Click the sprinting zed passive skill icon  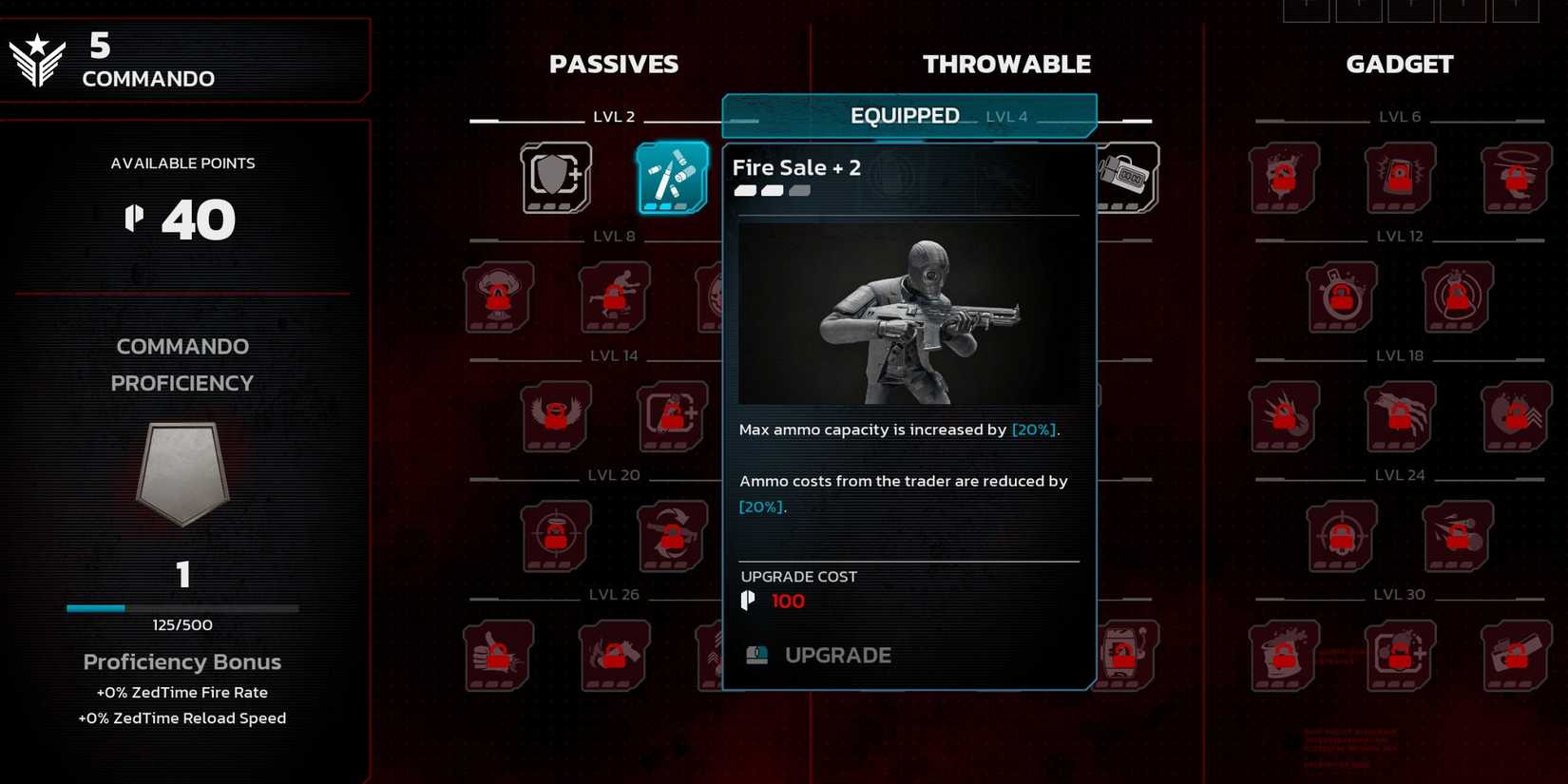[x=613, y=297]
